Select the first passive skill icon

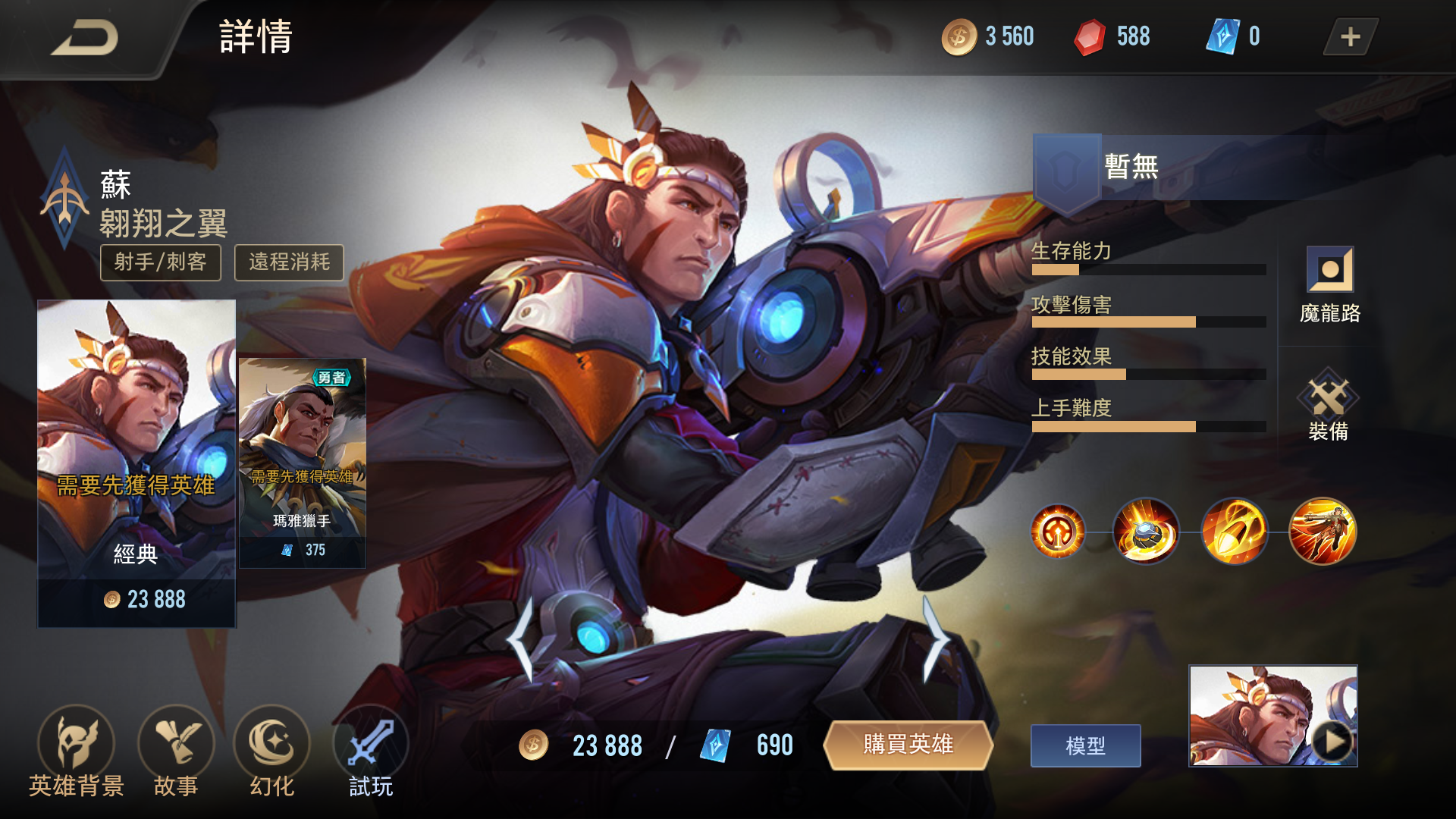(x=1058, y=532)
